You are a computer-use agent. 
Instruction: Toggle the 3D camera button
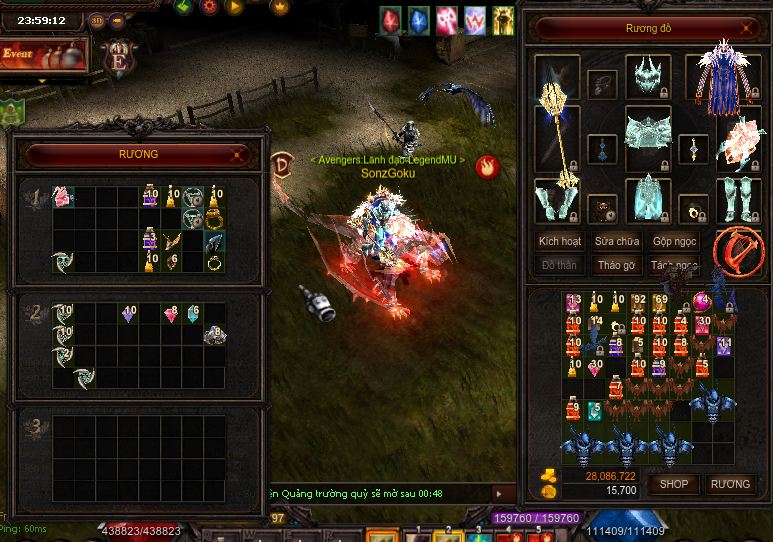(x=97, y=20)
